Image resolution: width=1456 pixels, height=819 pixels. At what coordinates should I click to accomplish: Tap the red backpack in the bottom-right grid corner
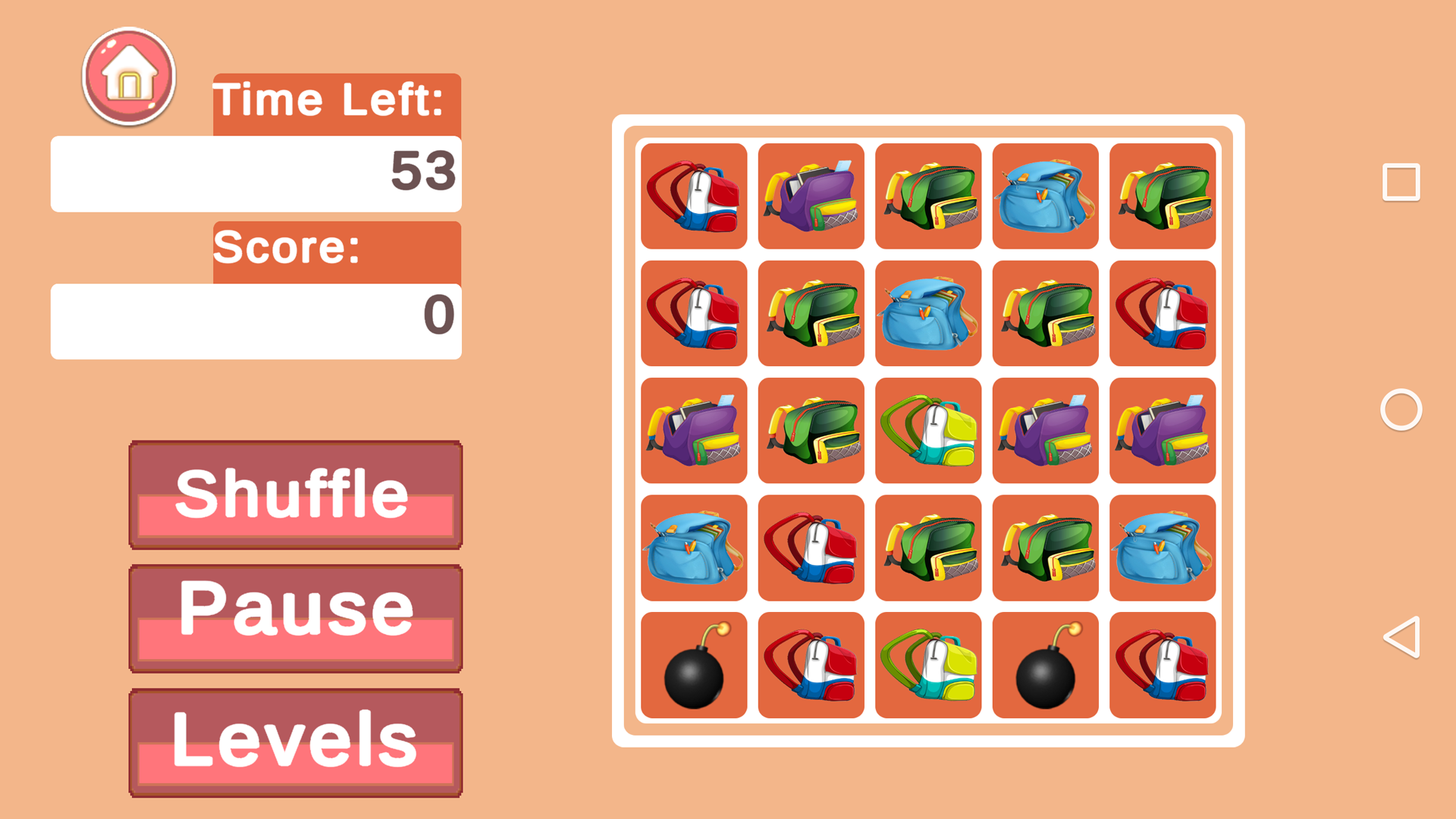point(1163,666)
